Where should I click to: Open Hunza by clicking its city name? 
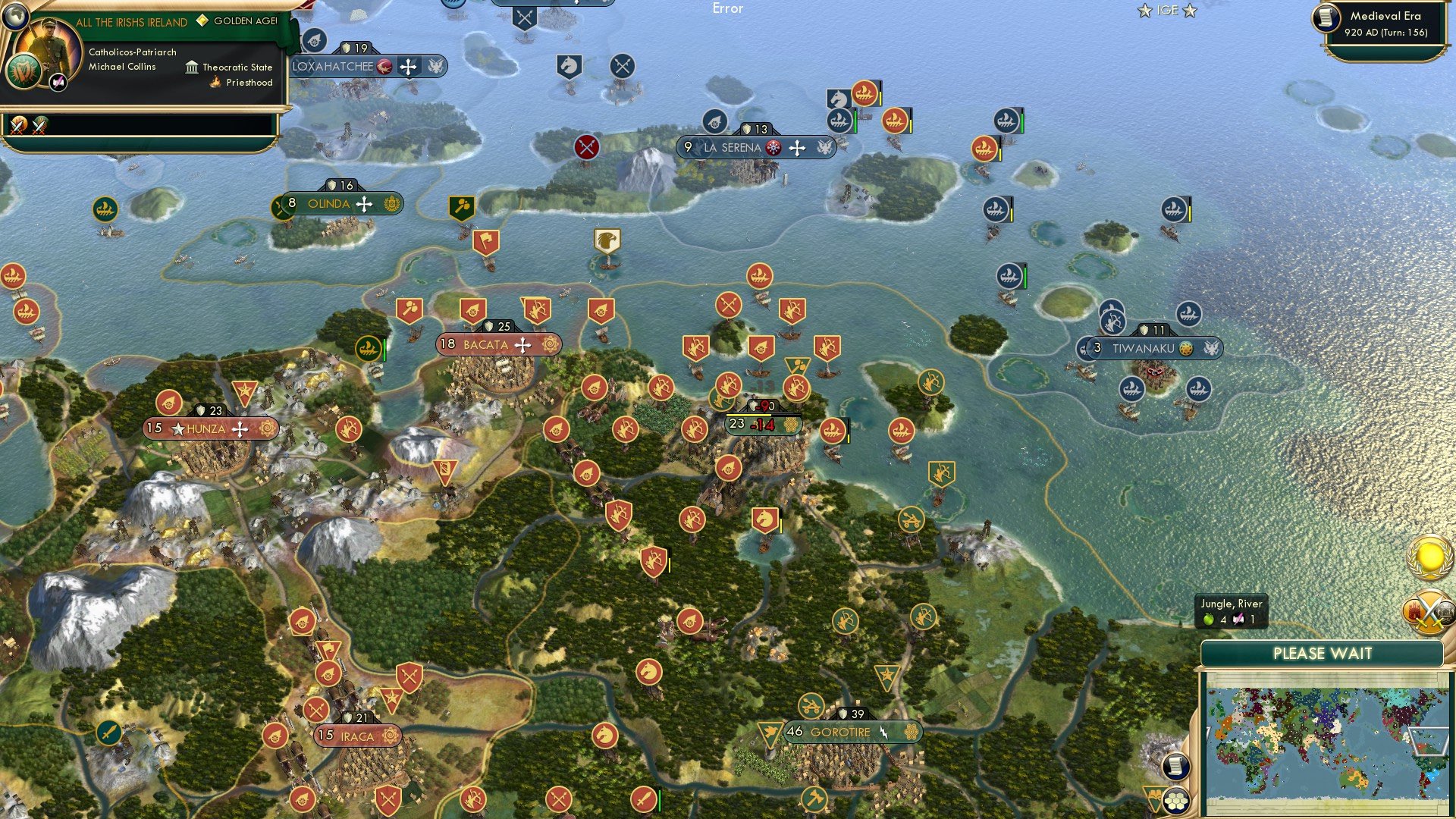coord(206,428)
